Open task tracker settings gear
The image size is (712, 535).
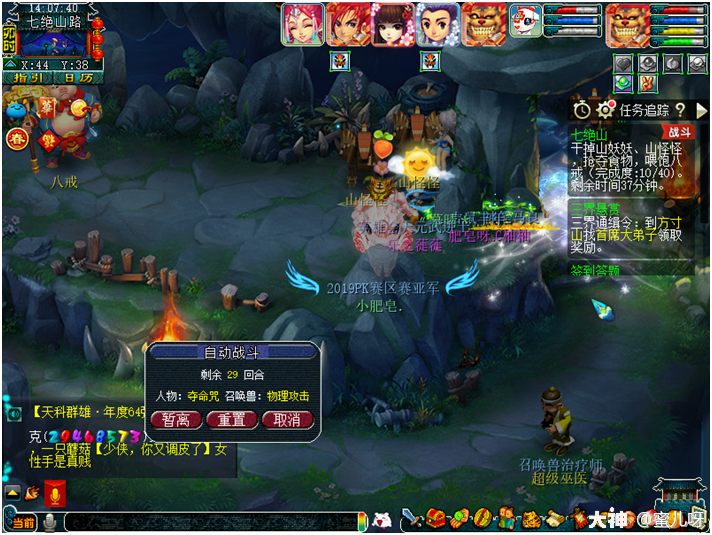pyautogui.click(x=604, y=109)
